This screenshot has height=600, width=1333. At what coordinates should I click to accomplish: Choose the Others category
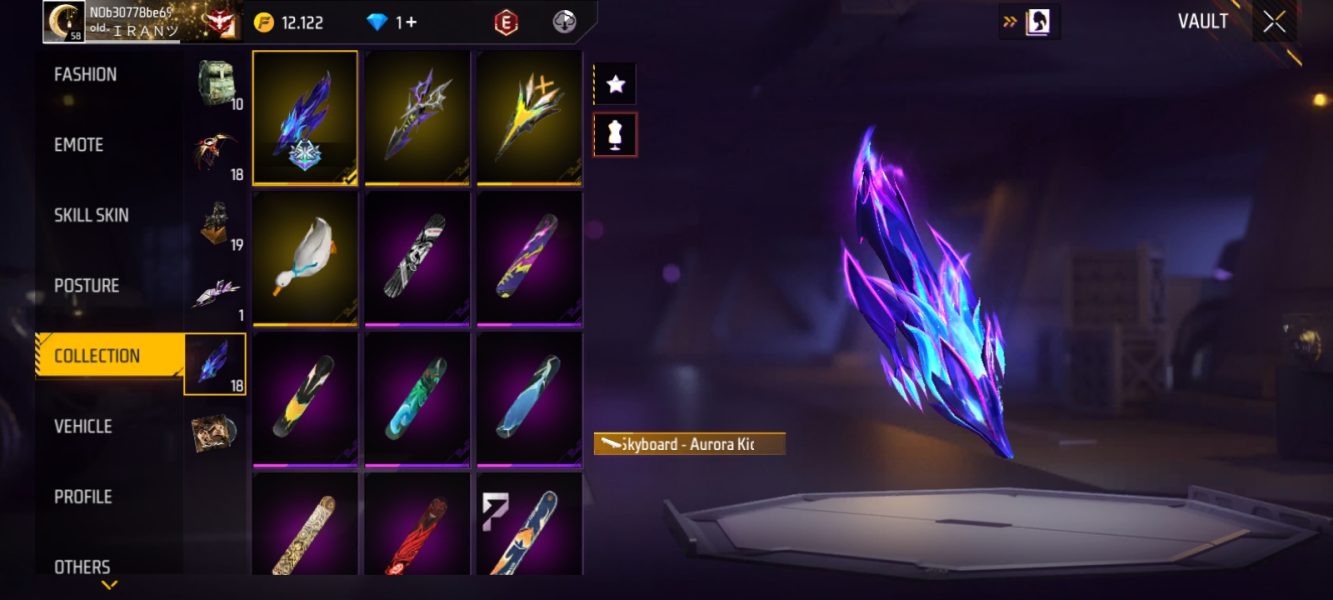pyautogui.click(x=82, y=567)
